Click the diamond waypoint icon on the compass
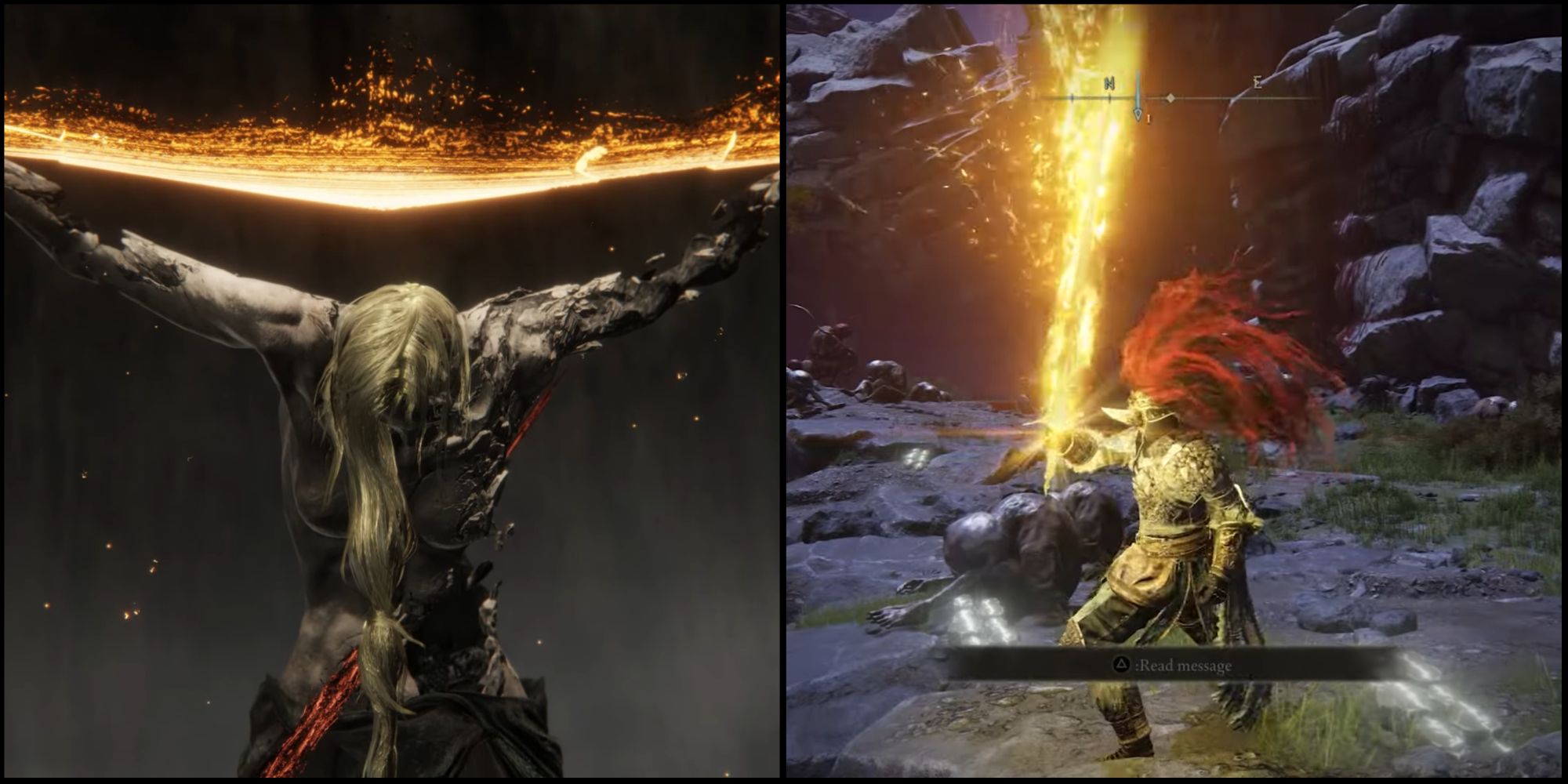The width and height of the screenshot is (1568, 784). click(x=1171, y=98)
